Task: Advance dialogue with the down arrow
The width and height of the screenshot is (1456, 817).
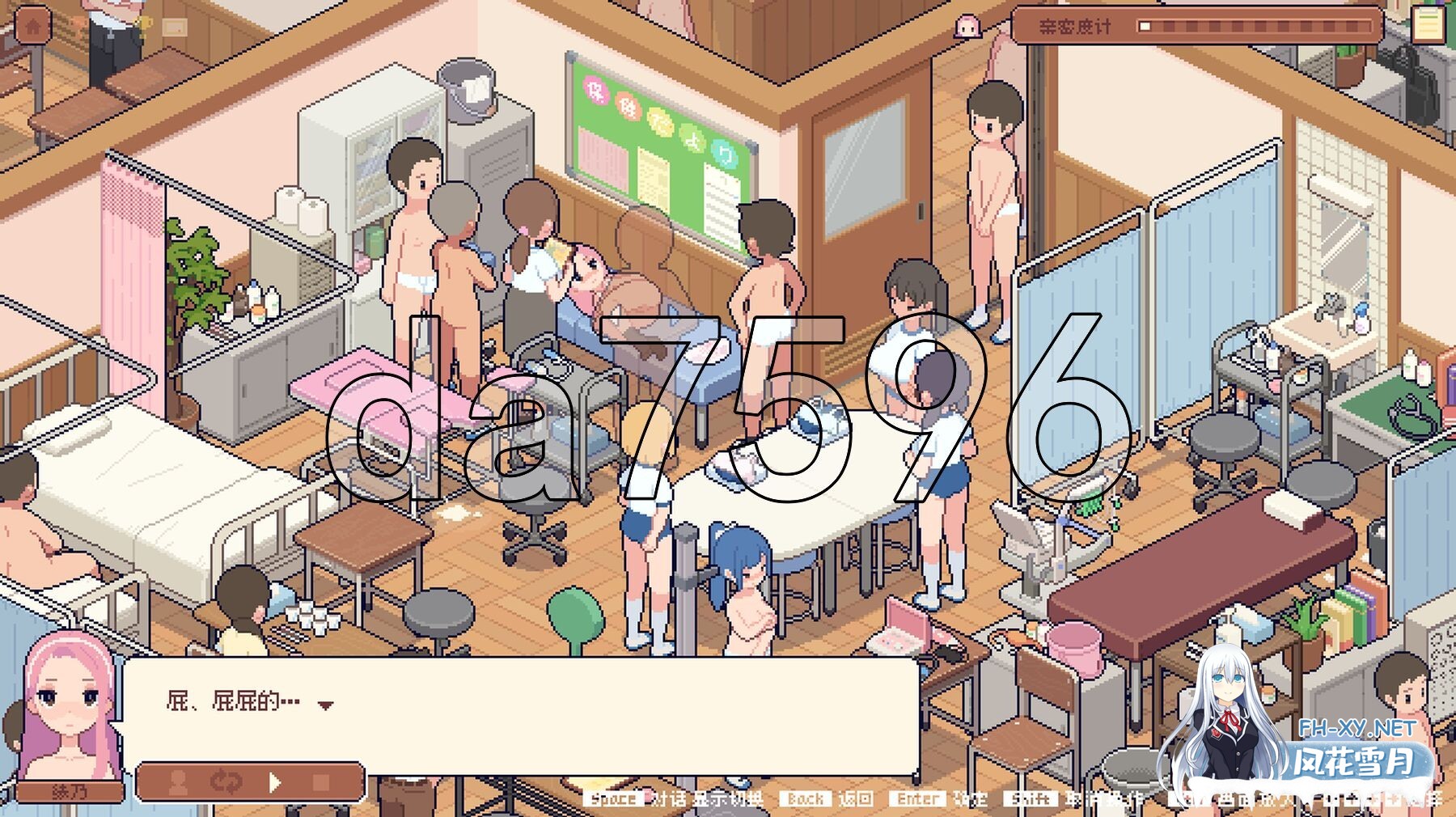Action: (x=325, y=705)
